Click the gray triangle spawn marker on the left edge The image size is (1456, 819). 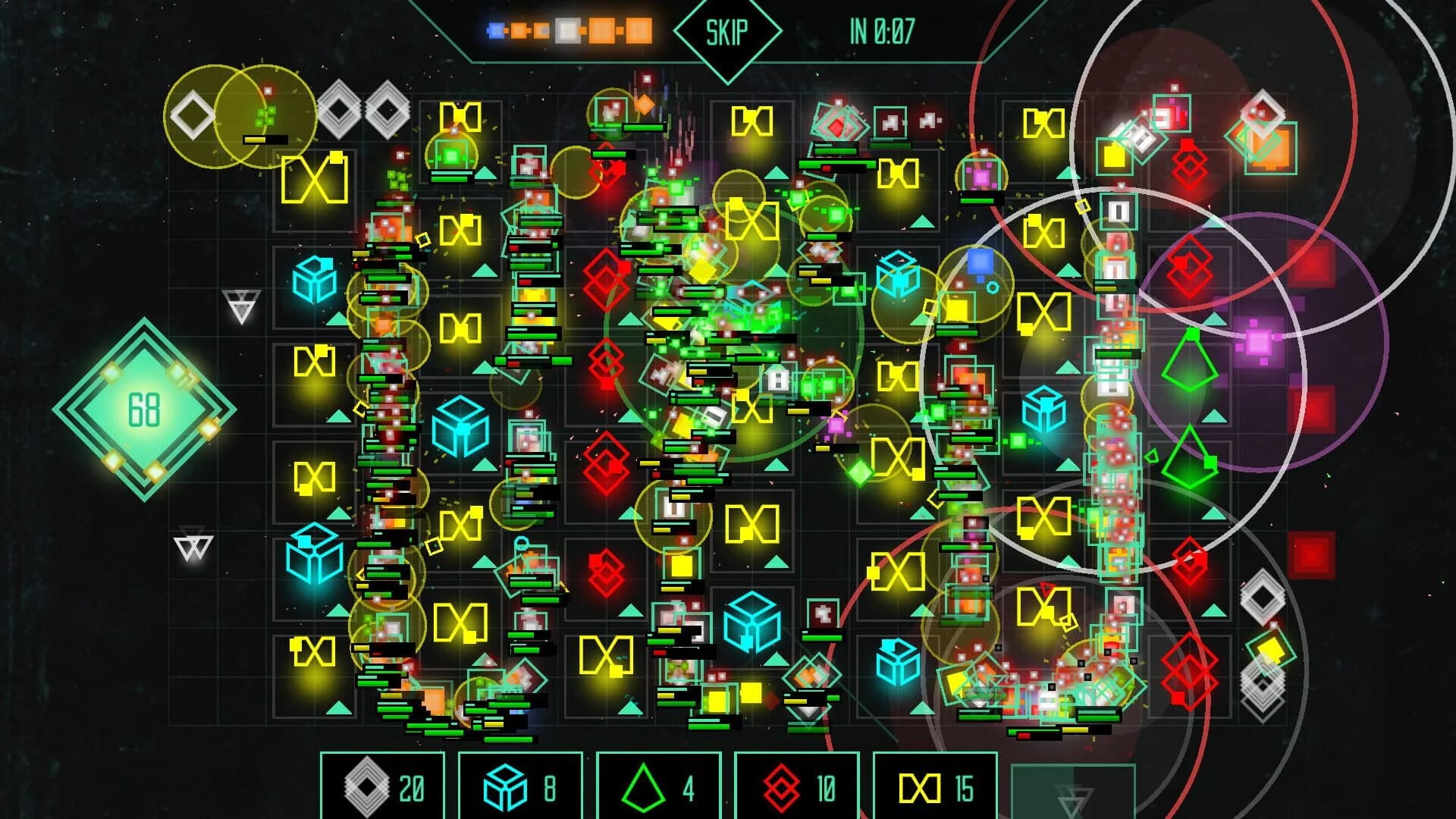click(240, 303)
